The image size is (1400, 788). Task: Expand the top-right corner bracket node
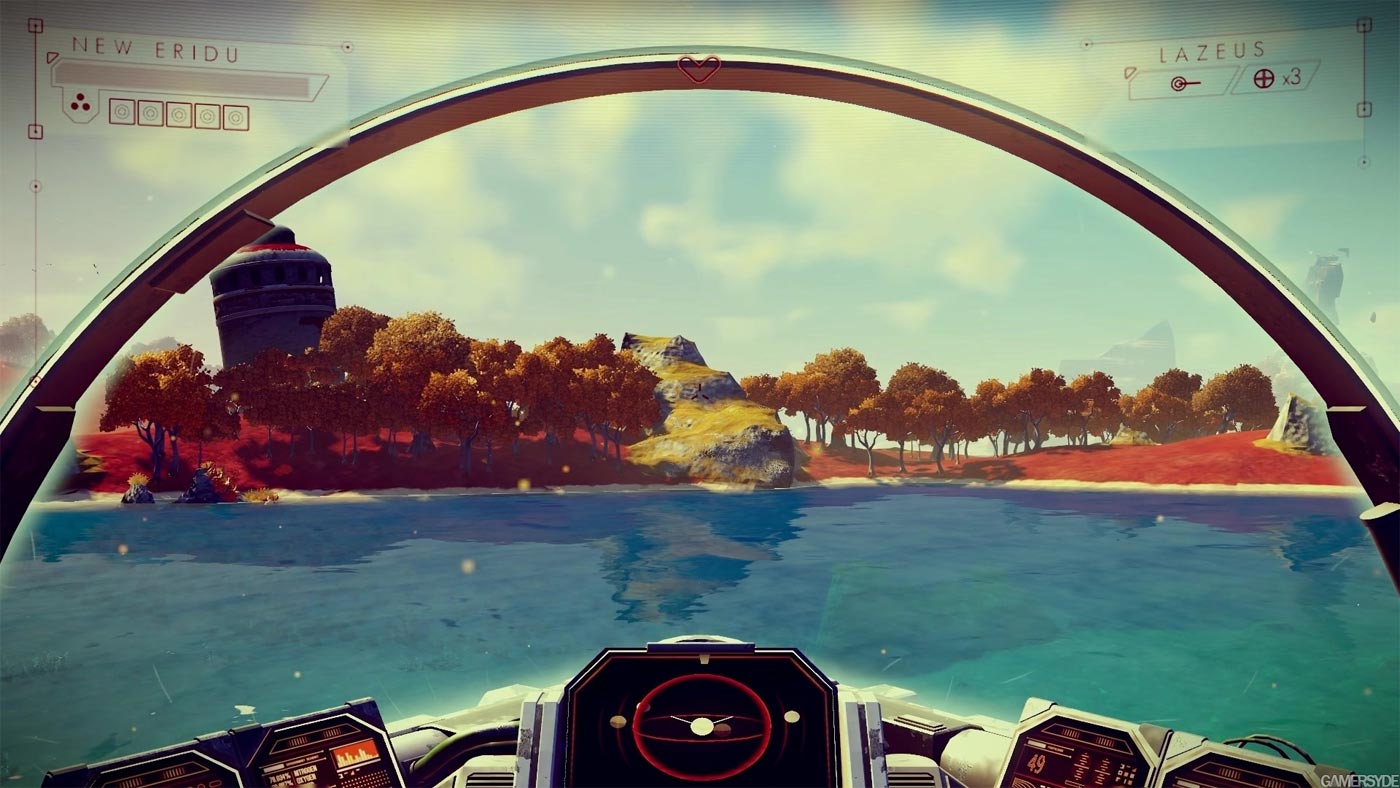click(x=1362, y=26)
